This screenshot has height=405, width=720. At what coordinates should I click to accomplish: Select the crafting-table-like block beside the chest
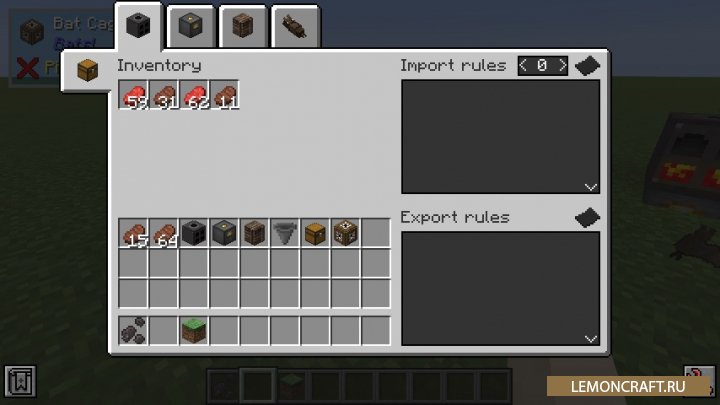(344, 233)
